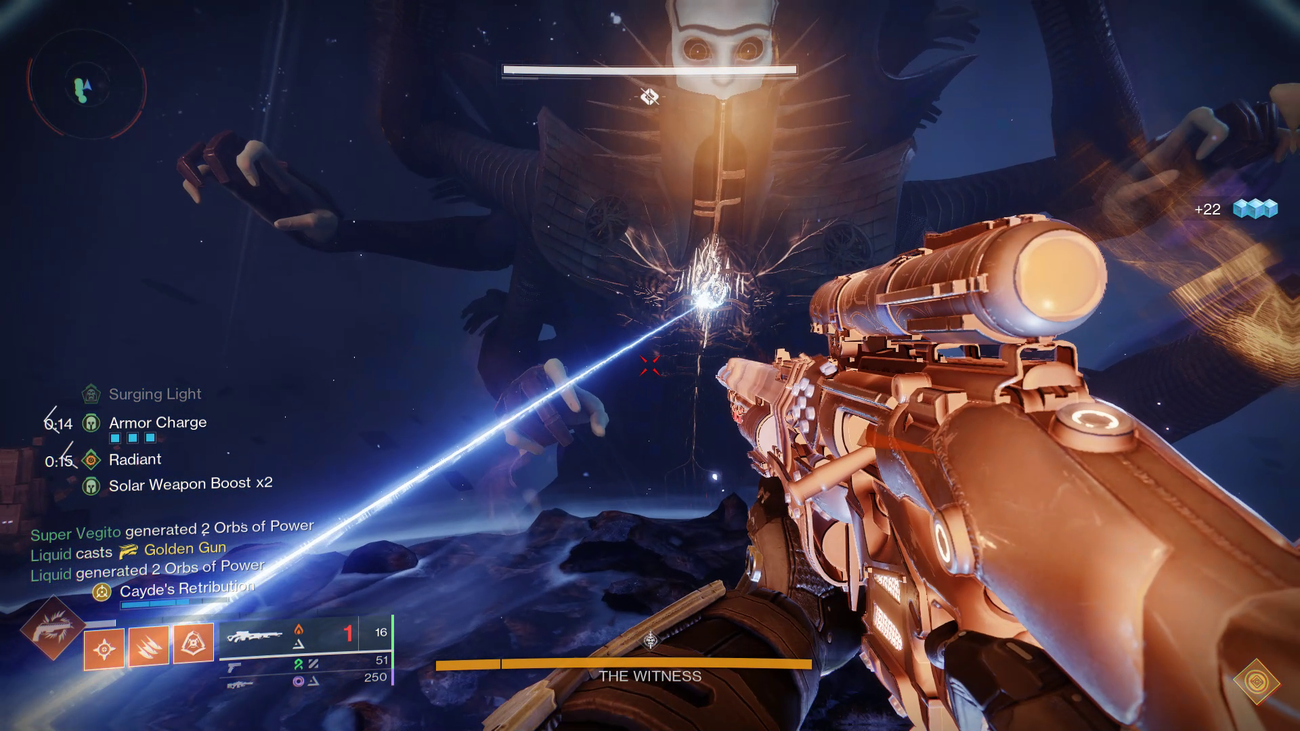1300x731 pixels.
Task: Click the solar damage flame icon beside sniper ammo
Action: 298,629
